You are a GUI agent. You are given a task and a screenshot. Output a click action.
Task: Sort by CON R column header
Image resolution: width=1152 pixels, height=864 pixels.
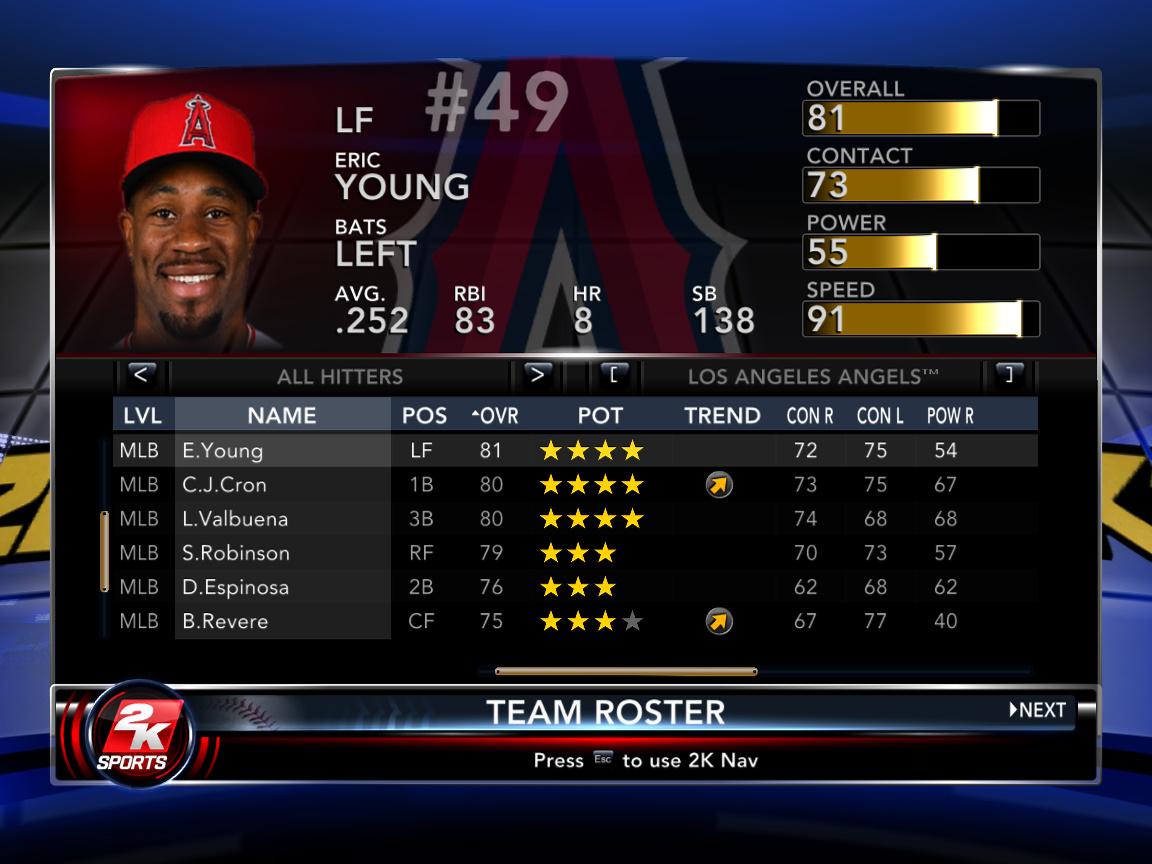tap(810, 415)
